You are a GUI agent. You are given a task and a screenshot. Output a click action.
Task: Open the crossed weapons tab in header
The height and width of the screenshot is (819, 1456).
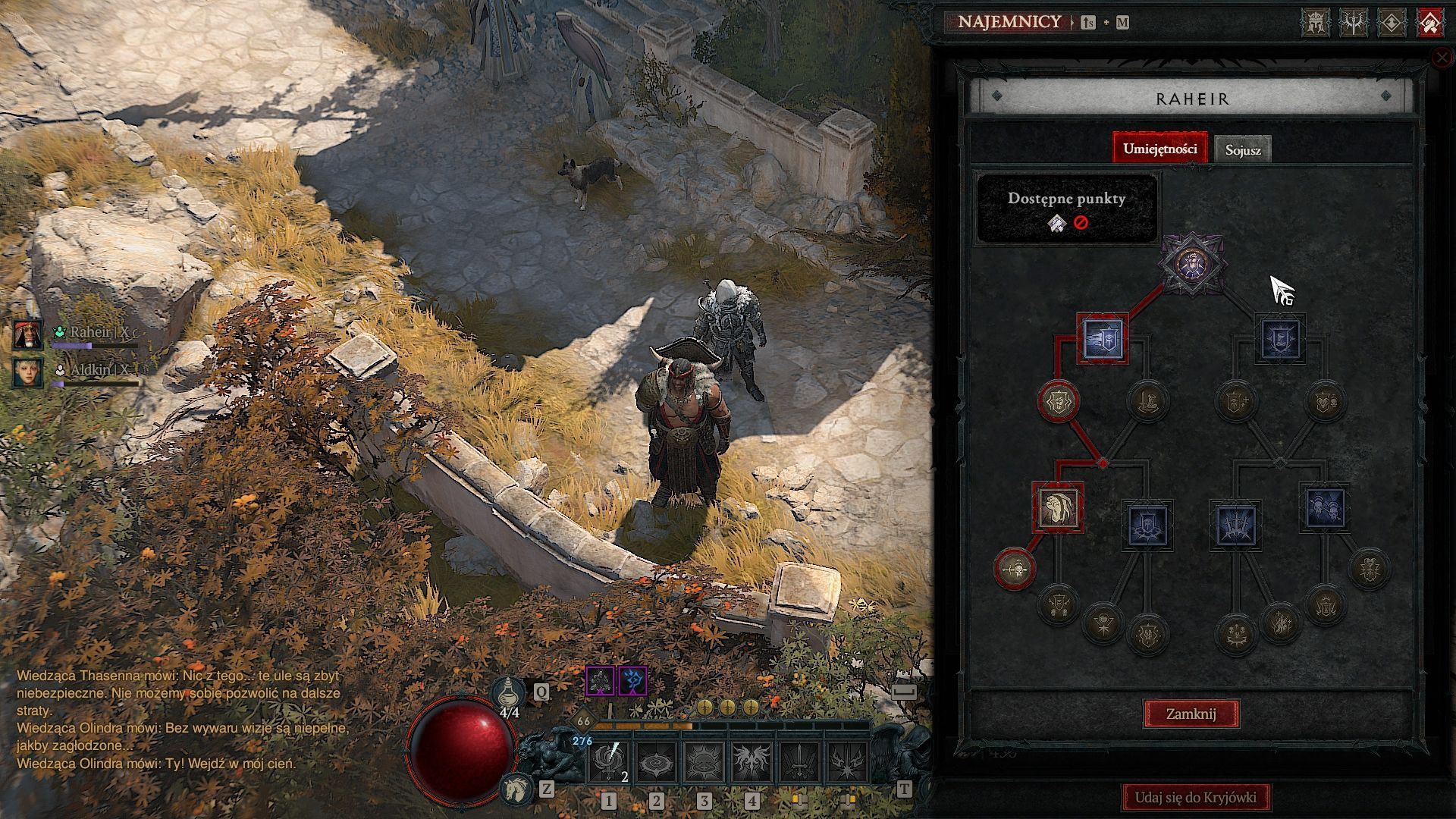pyautogui.click(x=1354, y=23)
